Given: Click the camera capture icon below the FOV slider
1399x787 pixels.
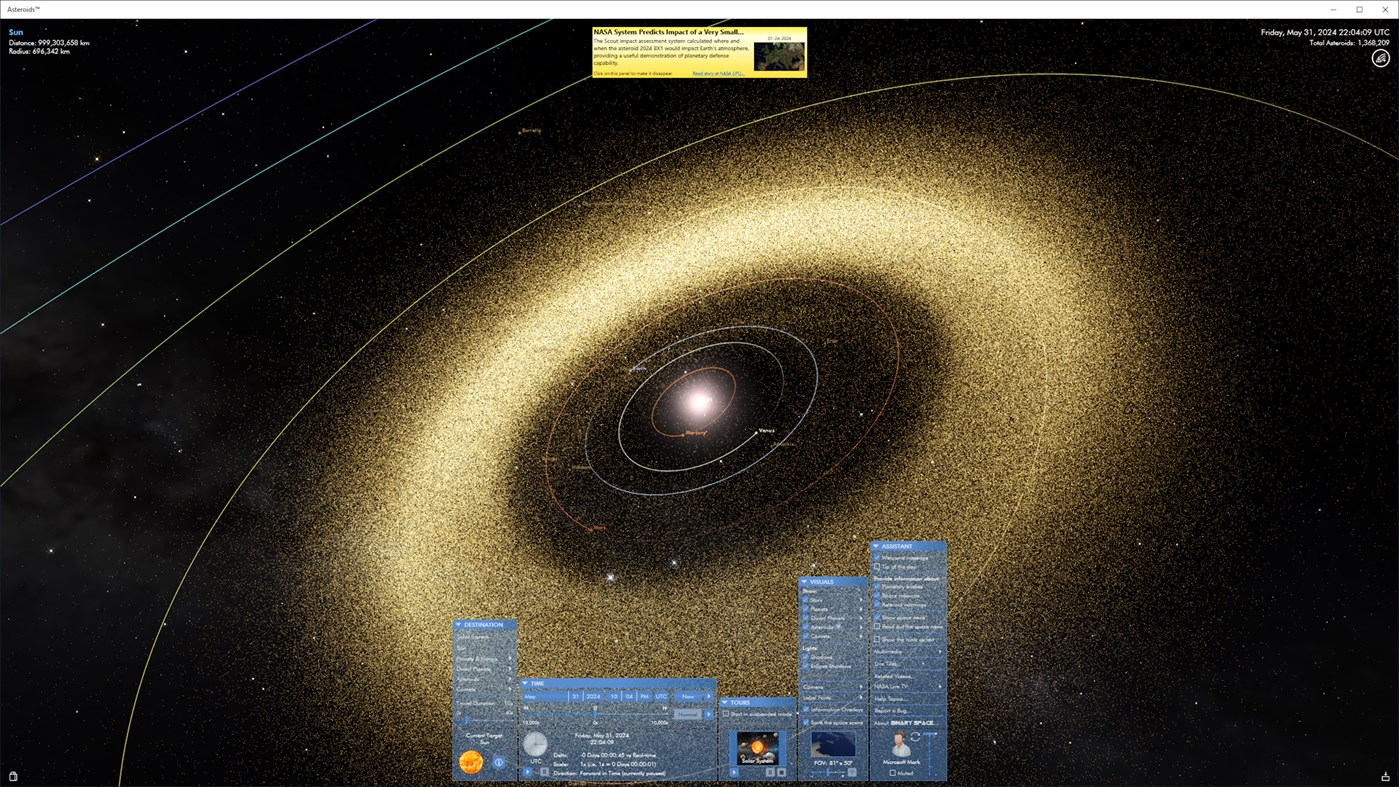Looking at the screenshot, I should click(x=850, y=772).
